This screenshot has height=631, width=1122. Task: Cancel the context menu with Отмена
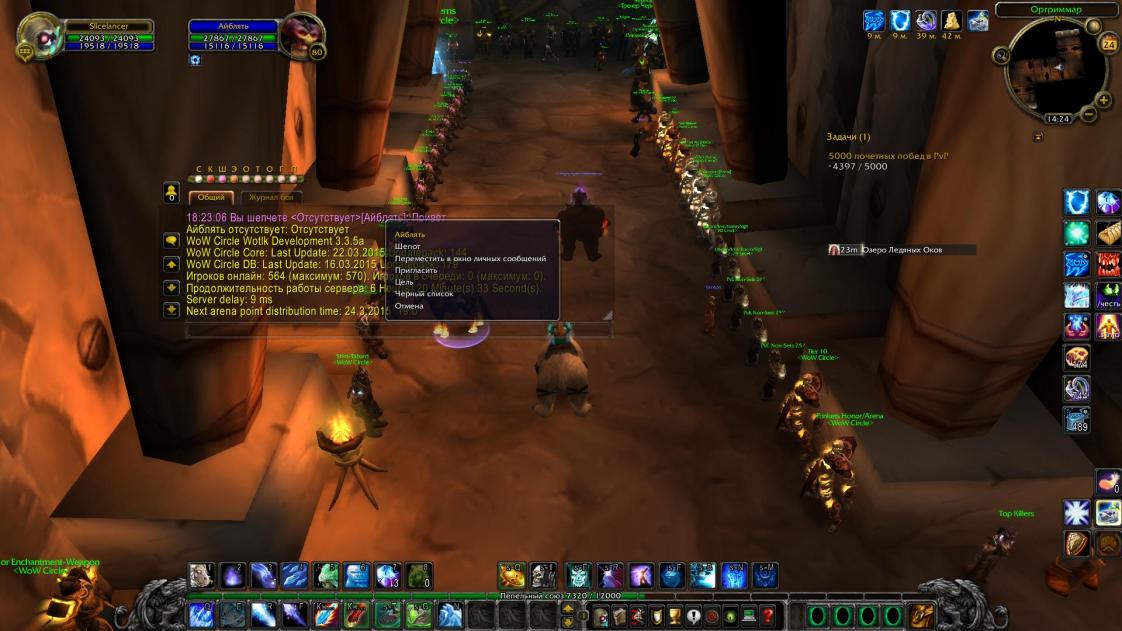(x=409, y=306)
